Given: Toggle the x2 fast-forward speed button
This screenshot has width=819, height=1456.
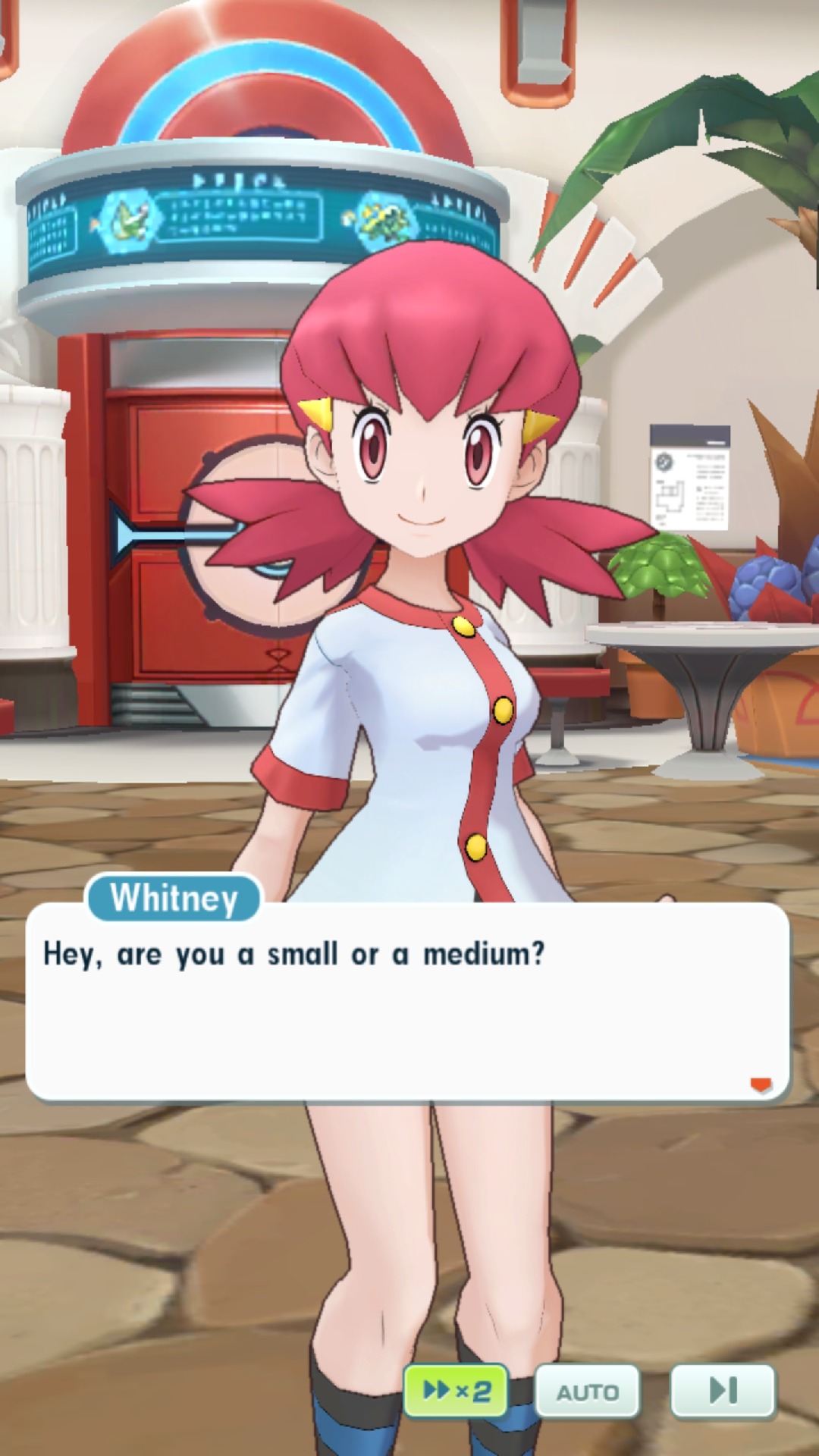Looking at the screenshot, I should click(456, 1390).
